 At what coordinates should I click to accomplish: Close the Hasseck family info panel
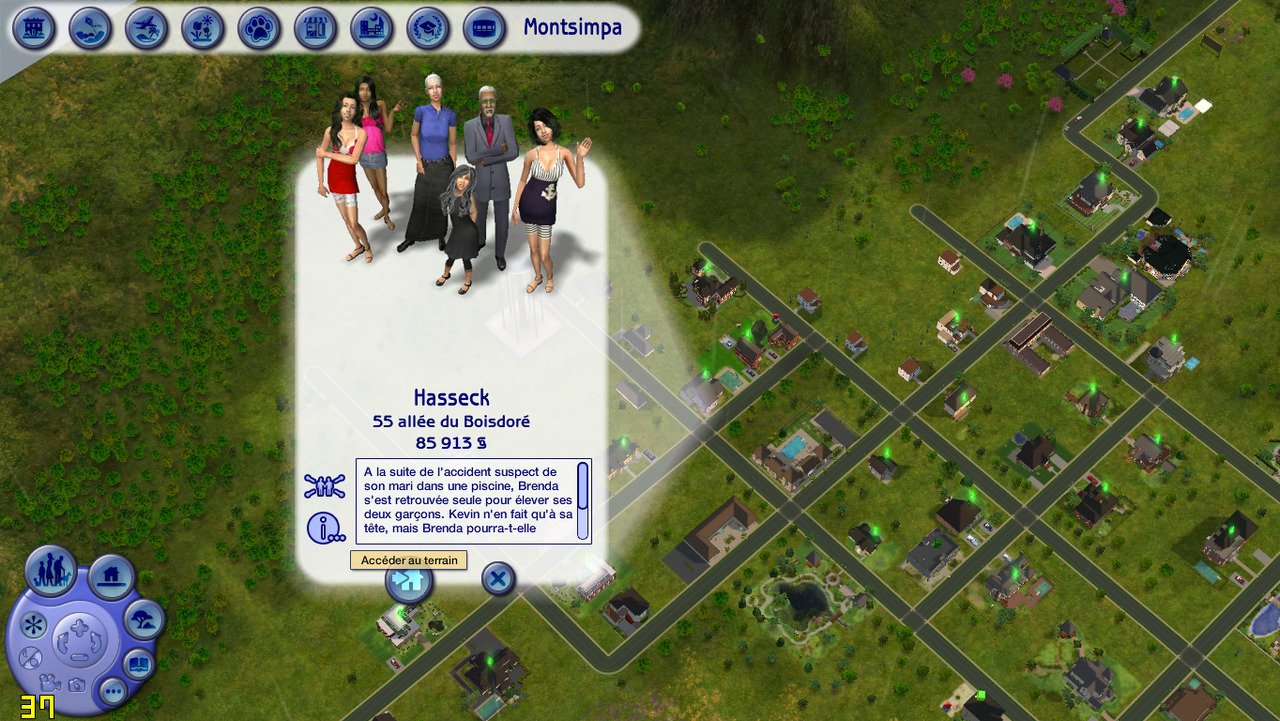click(498, 578)
